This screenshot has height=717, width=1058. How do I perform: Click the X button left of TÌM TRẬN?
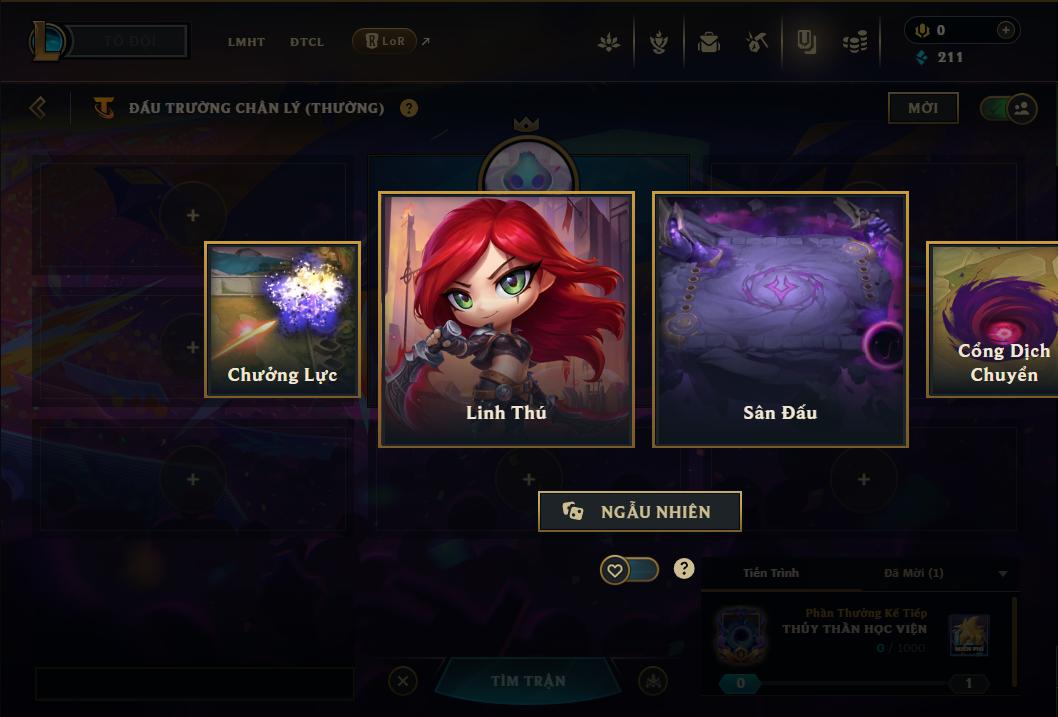pos(402,681)
